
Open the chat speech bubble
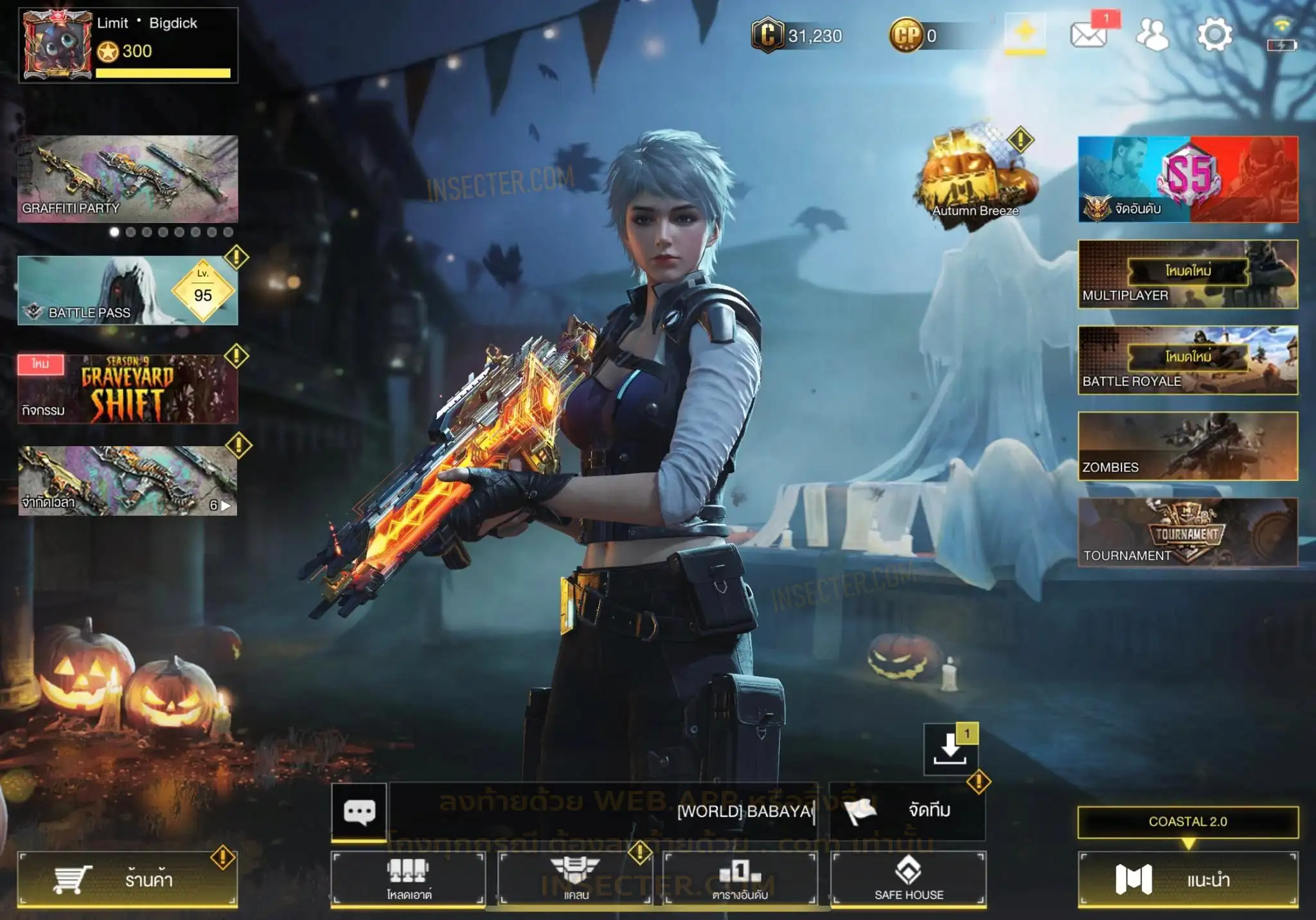(359, 811)
